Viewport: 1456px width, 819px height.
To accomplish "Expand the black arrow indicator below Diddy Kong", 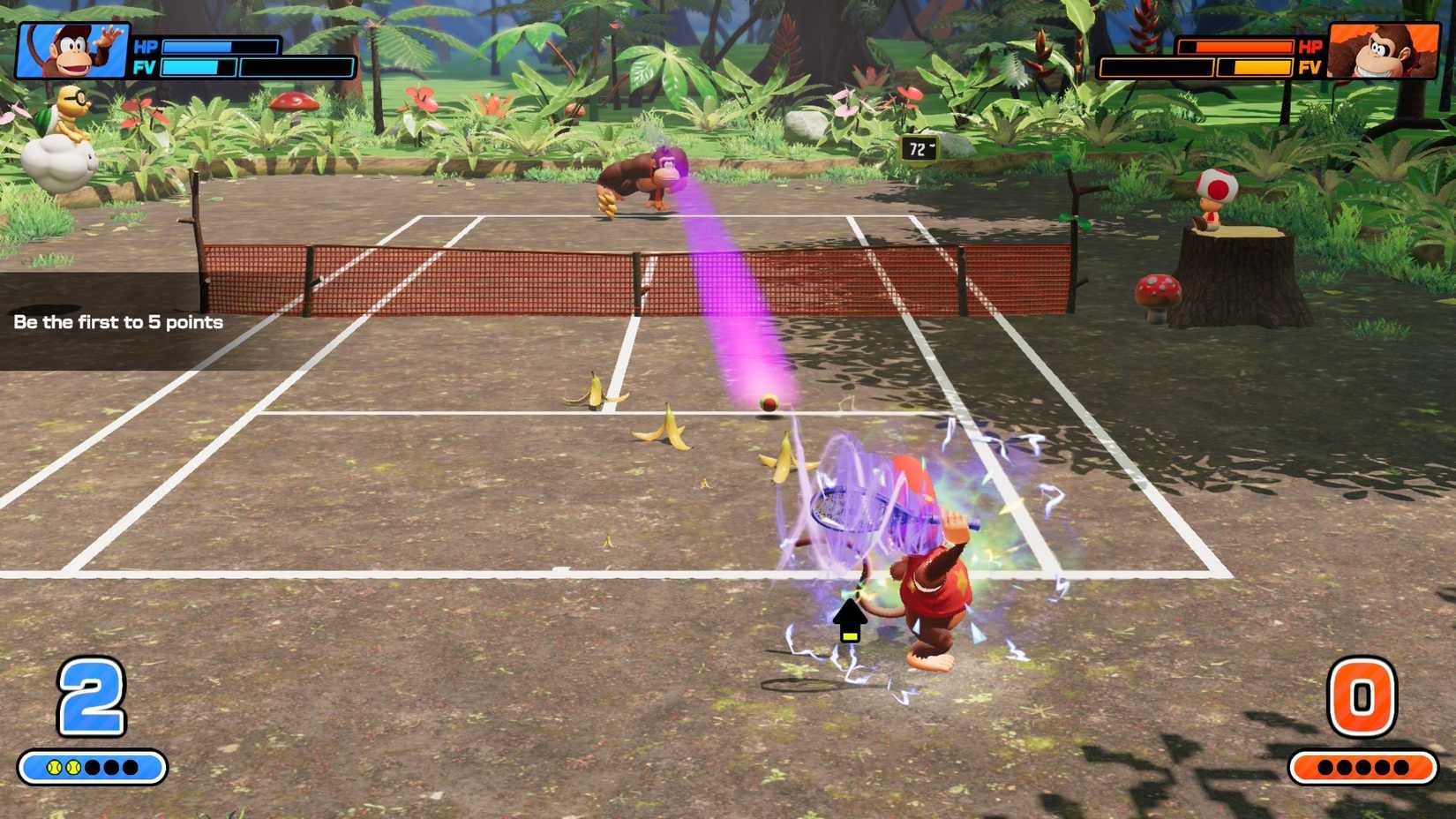I will (x=852, y=618).
